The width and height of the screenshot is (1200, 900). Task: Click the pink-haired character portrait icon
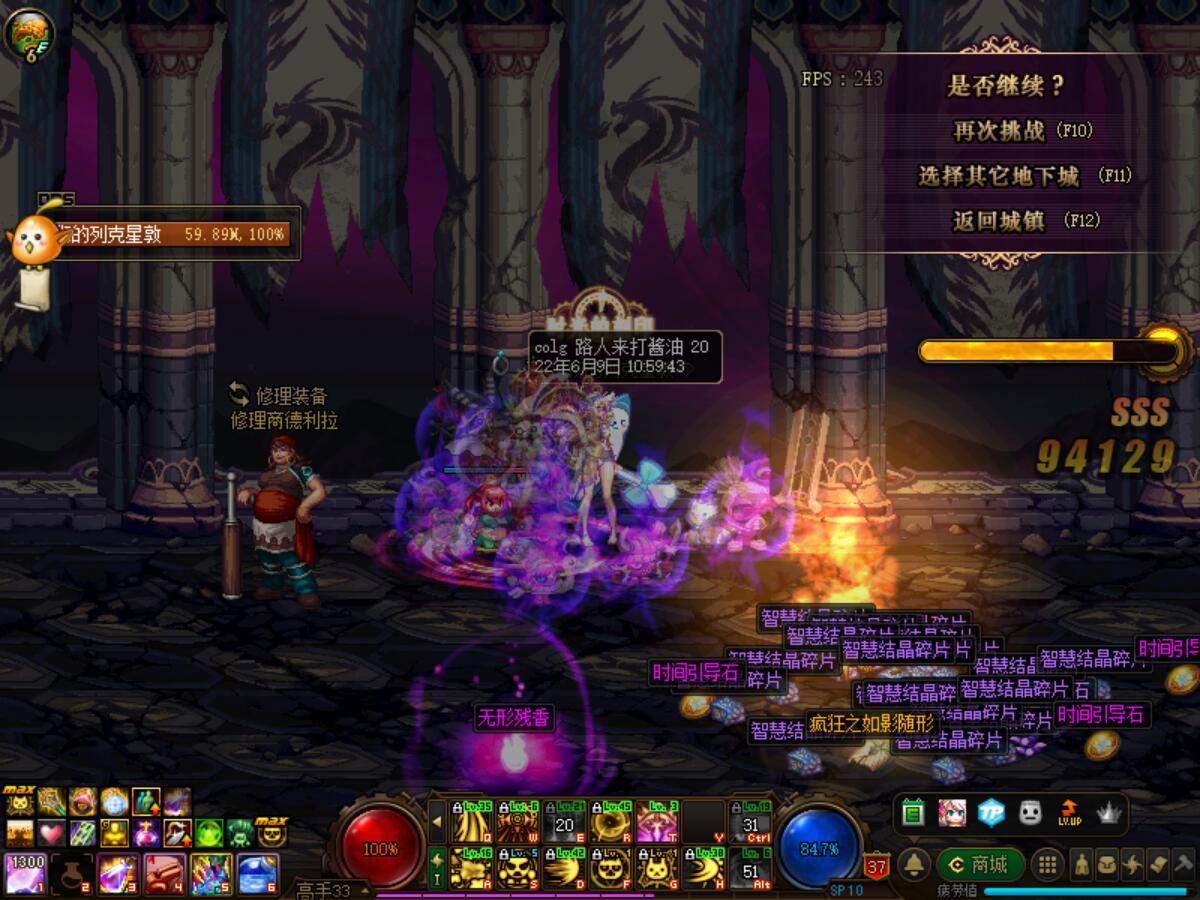tap(951, 813)
